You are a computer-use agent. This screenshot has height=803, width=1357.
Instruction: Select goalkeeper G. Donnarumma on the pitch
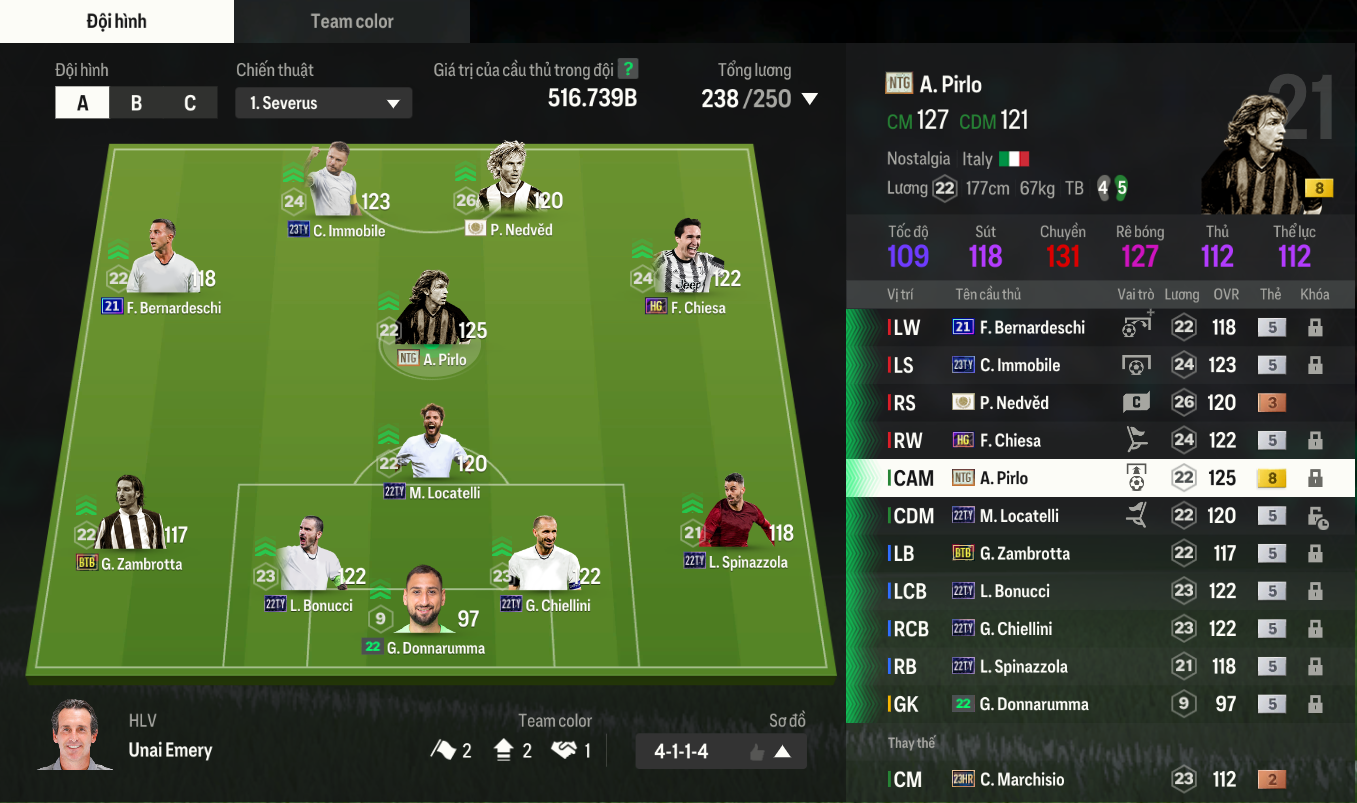pyautogui.click(x=436, y=603)
